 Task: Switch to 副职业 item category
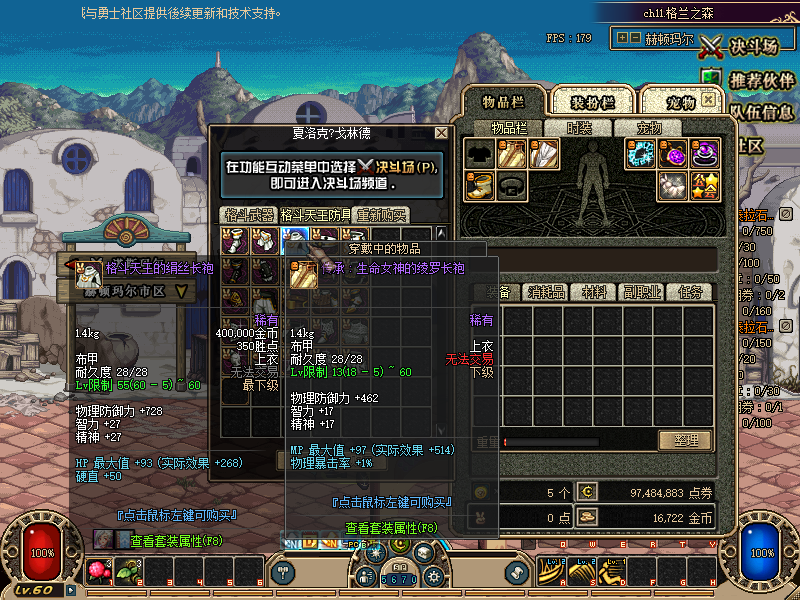641,292
